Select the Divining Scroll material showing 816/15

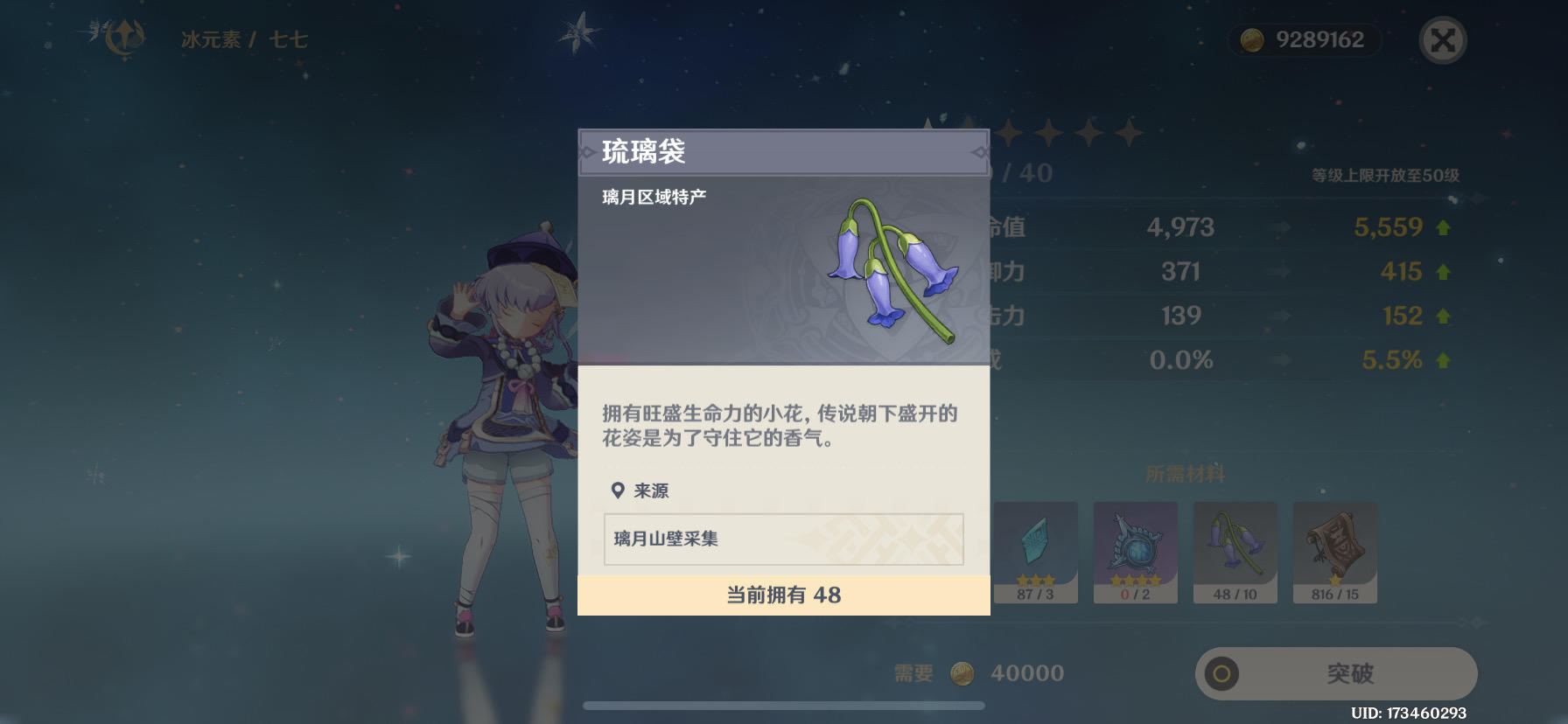(1334, 551)
